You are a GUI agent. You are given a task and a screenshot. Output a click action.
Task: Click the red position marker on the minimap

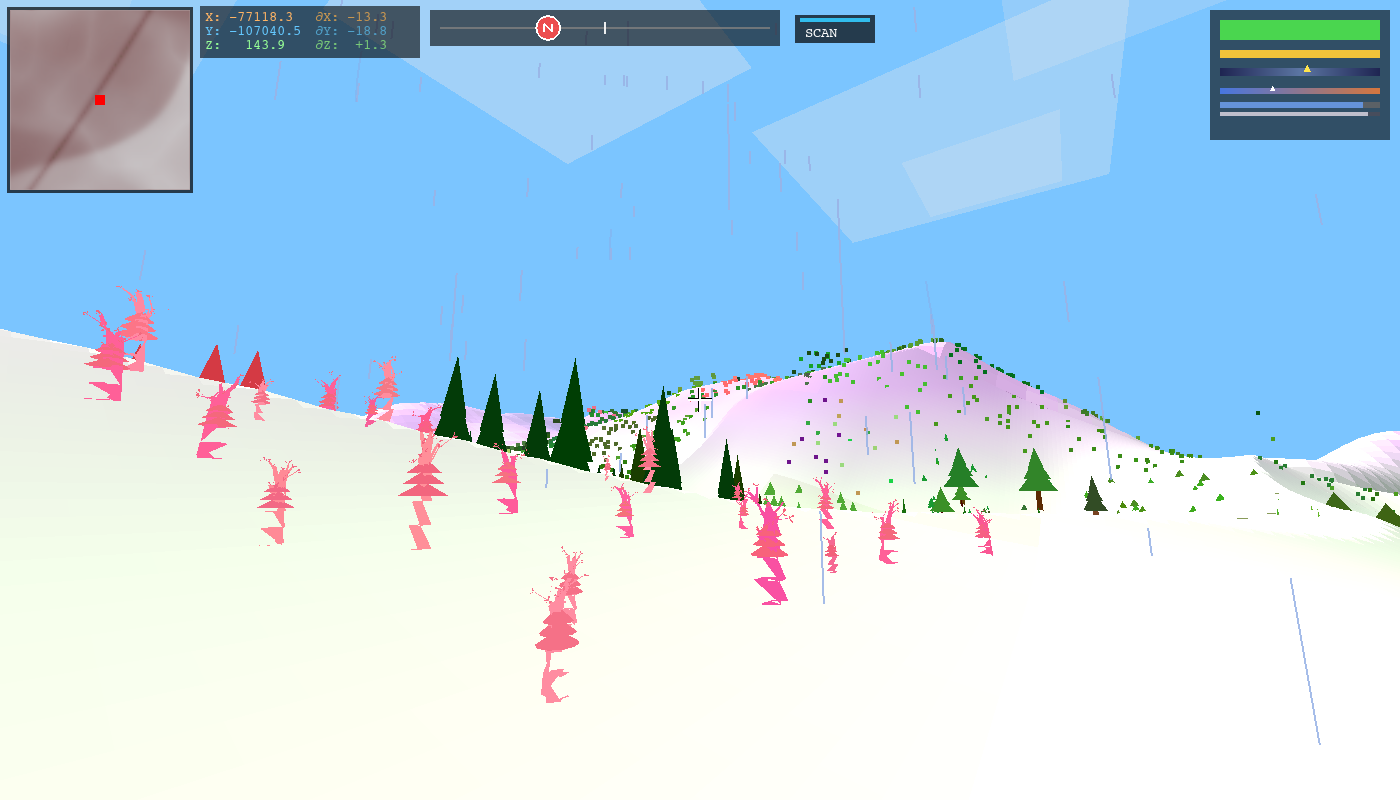[x=98, y=100]
